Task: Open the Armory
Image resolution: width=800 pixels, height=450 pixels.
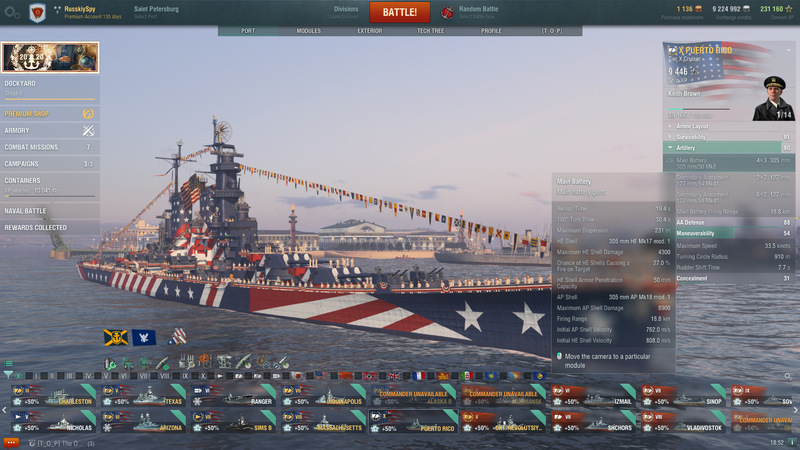Action: click(x=48, y=130)
